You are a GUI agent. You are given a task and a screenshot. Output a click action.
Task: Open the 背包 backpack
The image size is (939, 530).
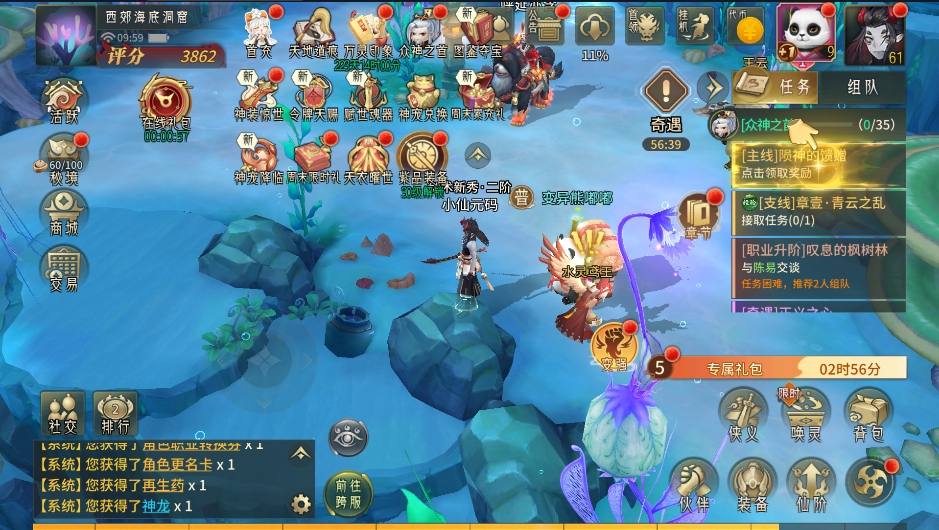point(868,414)
